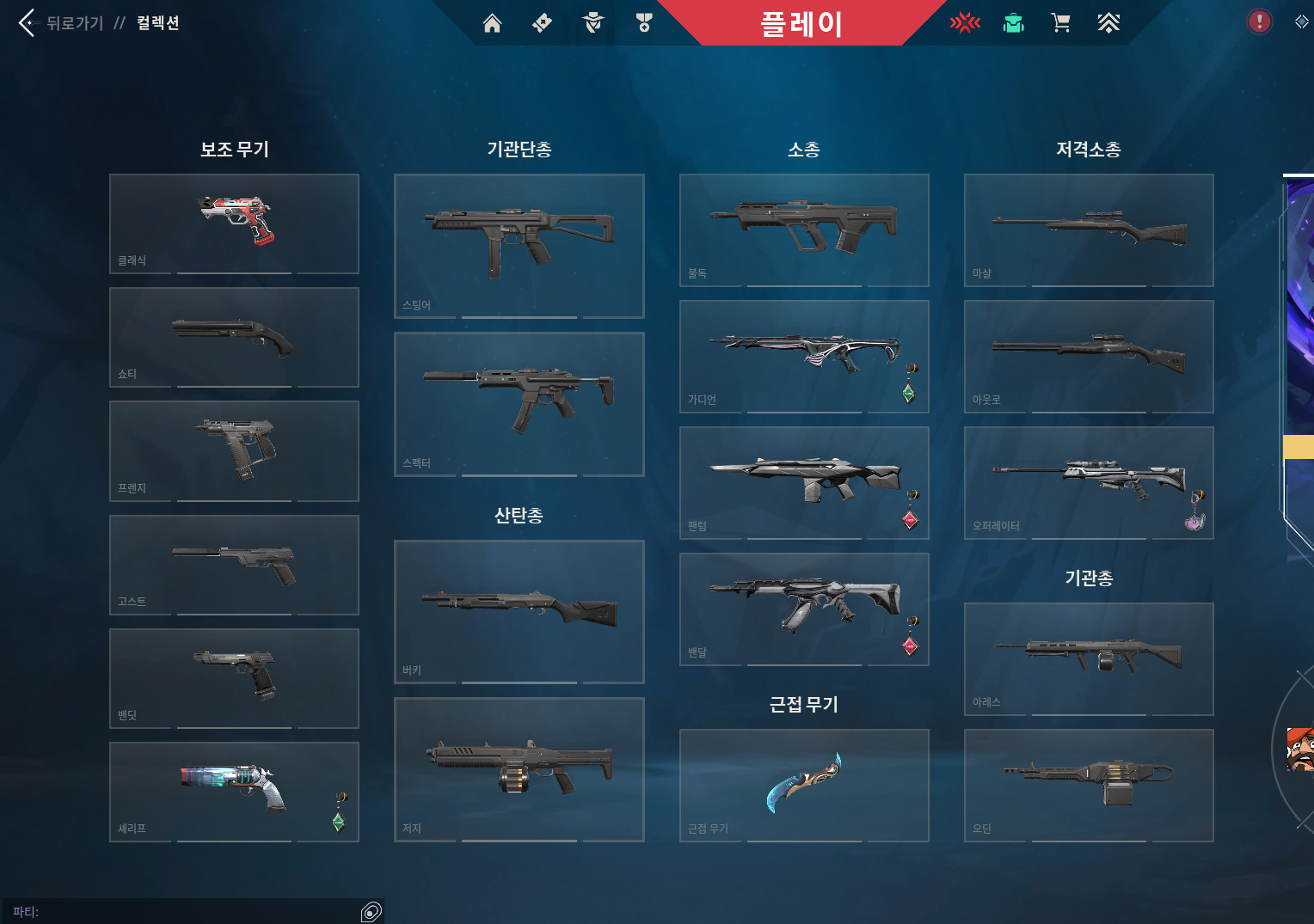This screenshot has height=924, width=1314.
Task: Open the red notification alert icon
Action: pyautogui.click(x=1259, y=21)
